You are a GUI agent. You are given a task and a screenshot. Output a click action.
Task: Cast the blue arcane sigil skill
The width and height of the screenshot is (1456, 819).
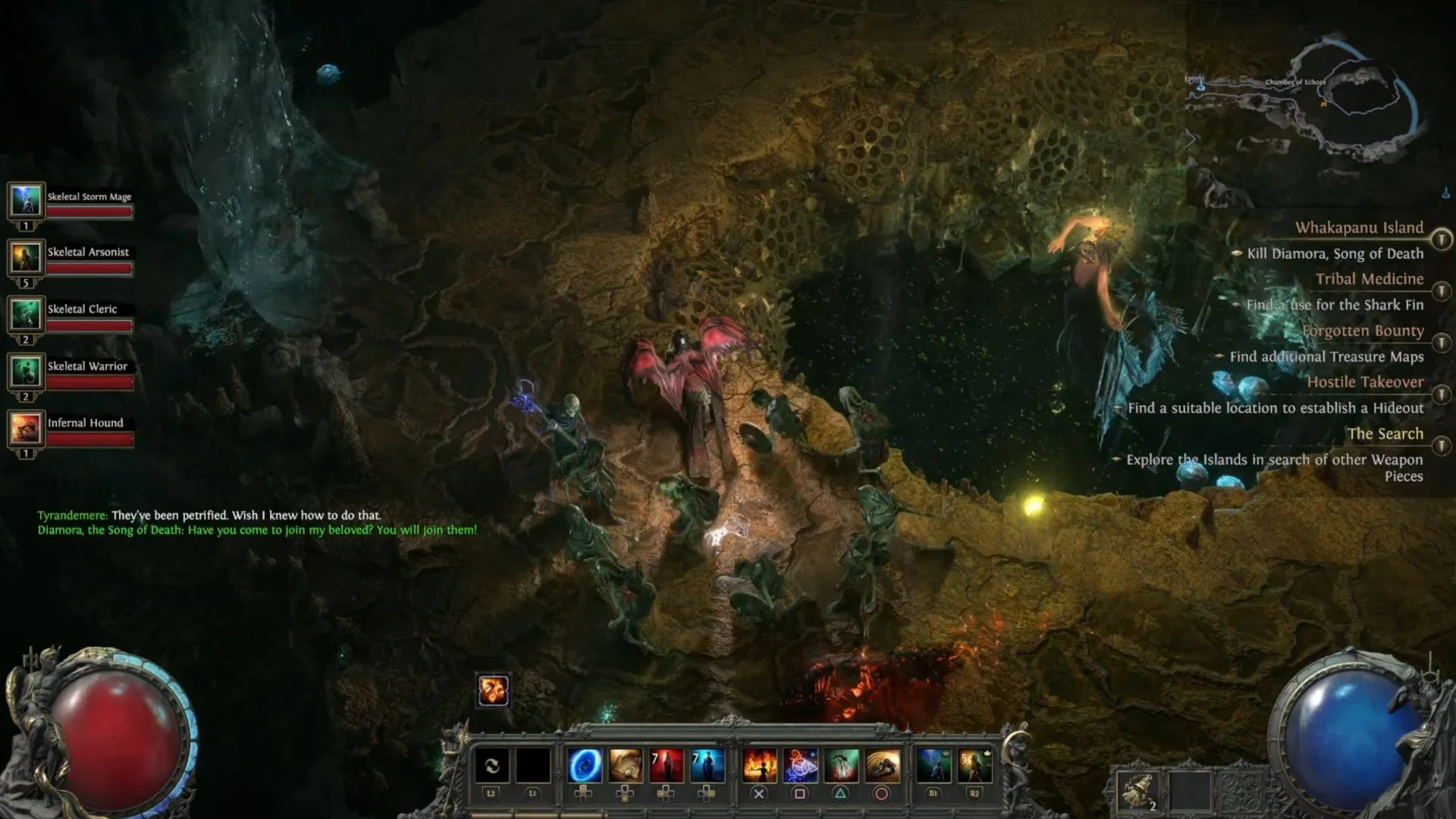[800, 766]
